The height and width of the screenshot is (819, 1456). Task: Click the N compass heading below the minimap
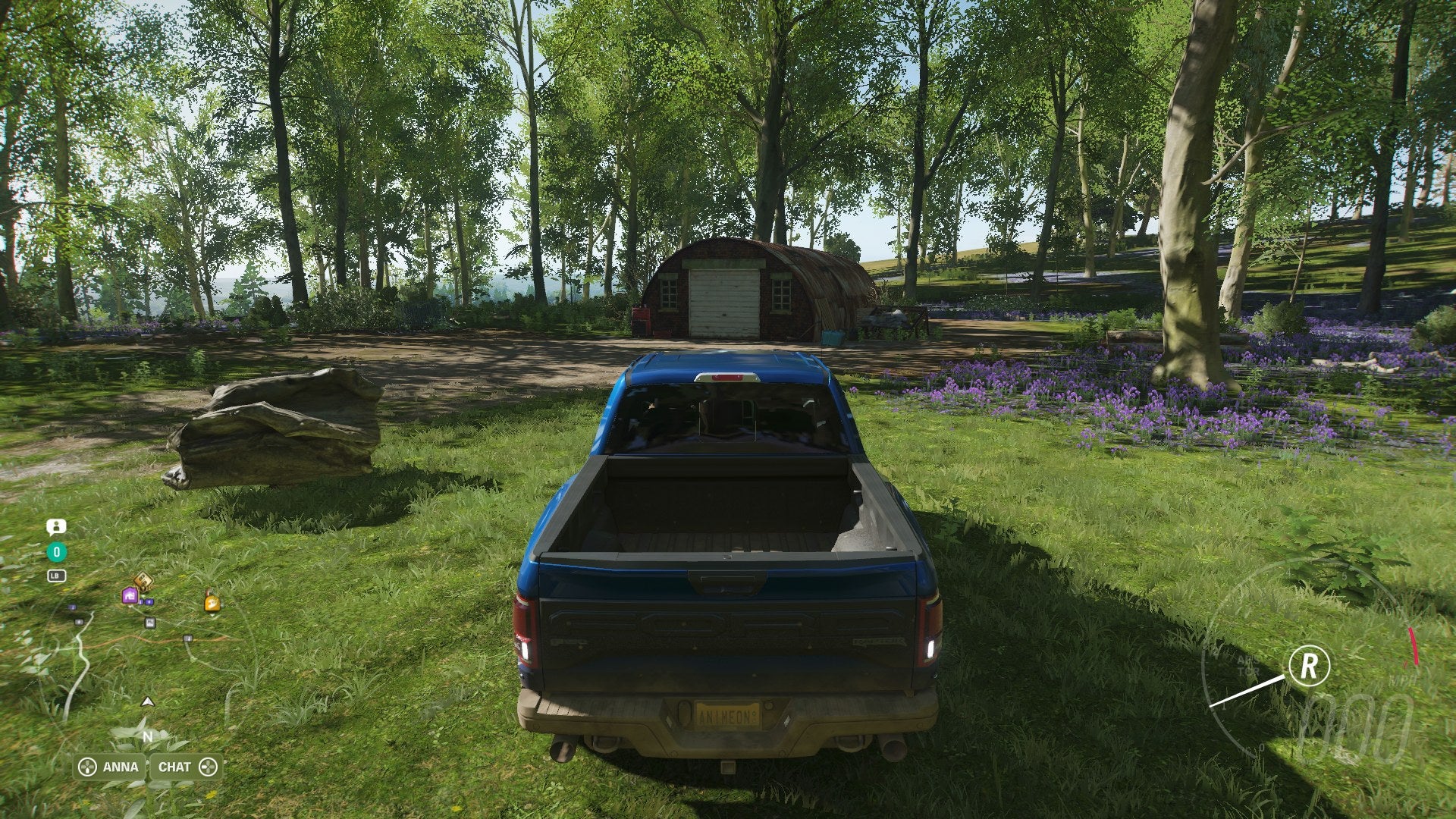[148, 734]
